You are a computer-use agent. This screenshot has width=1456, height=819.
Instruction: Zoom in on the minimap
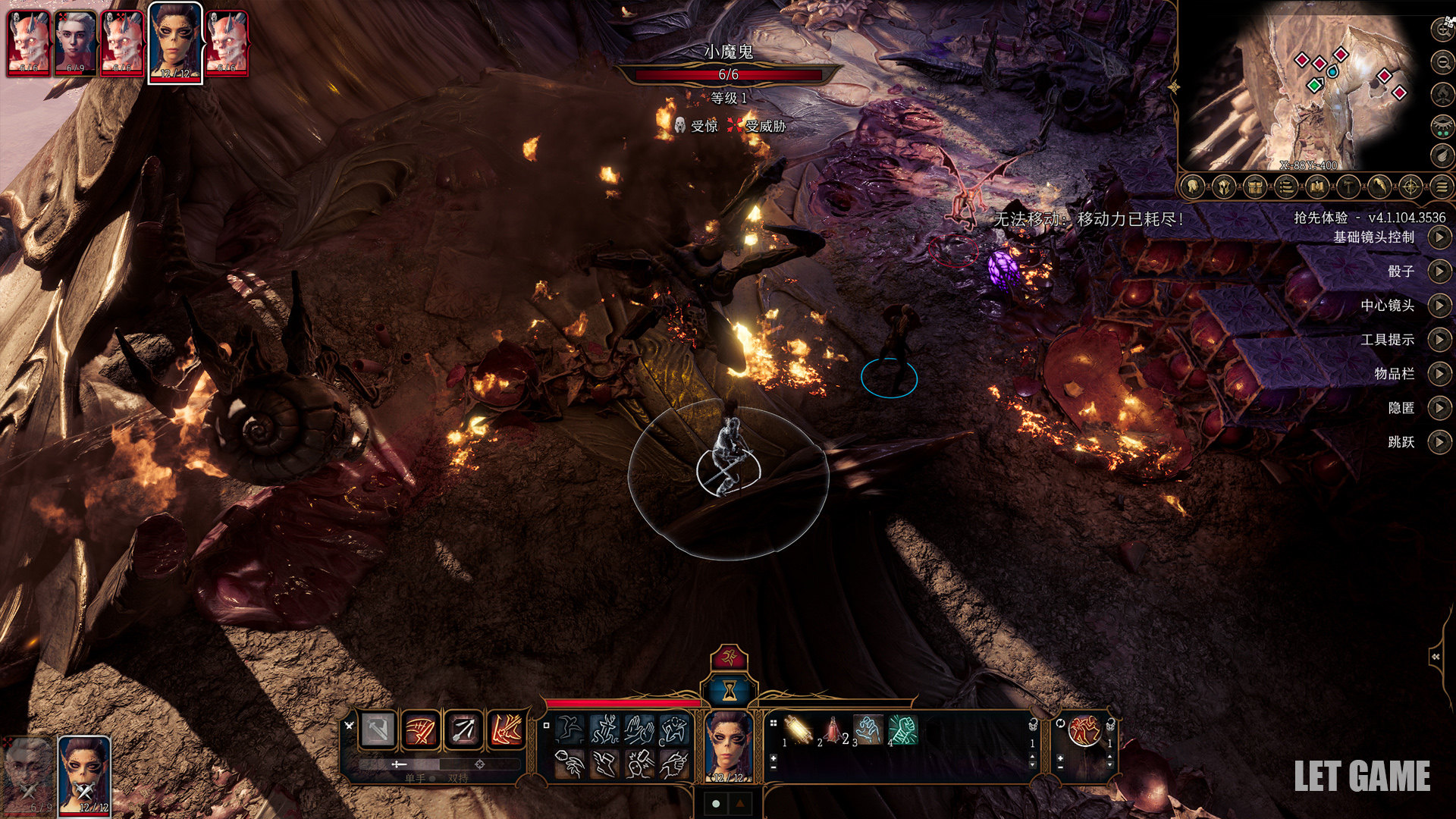tap(1441, 30)
